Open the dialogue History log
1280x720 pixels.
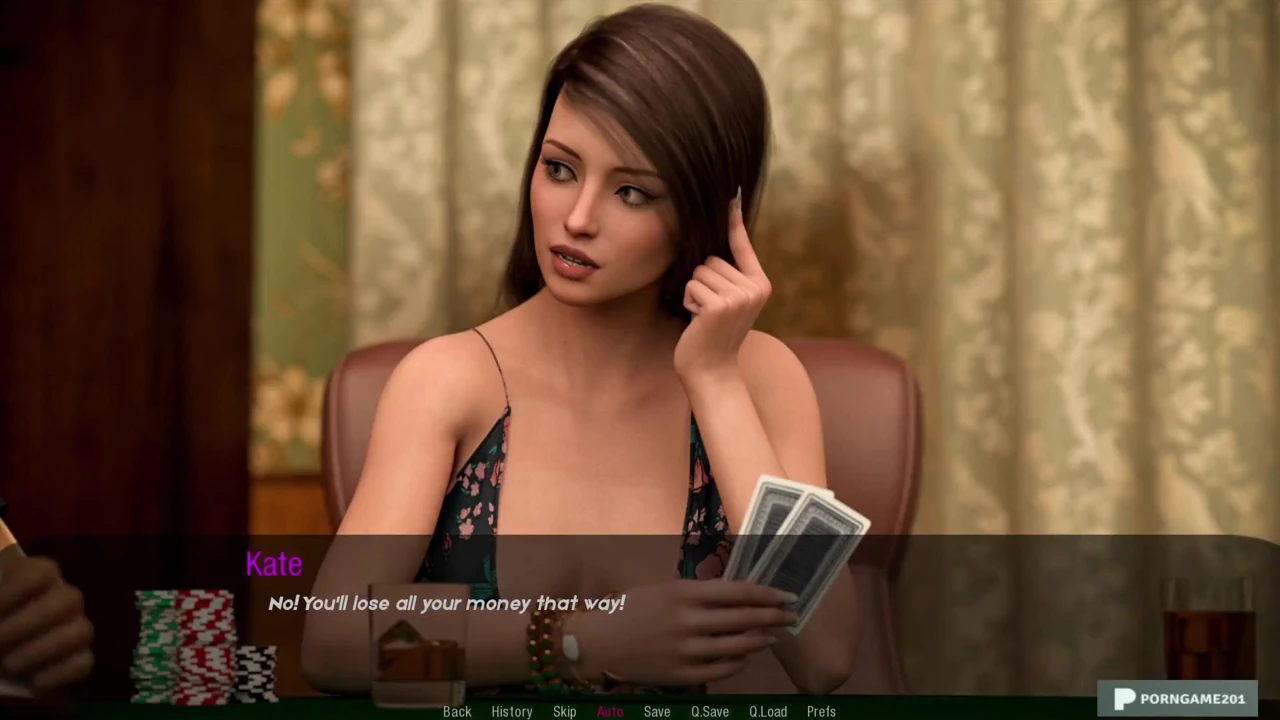pyautogui.click(x=511, y=711)
